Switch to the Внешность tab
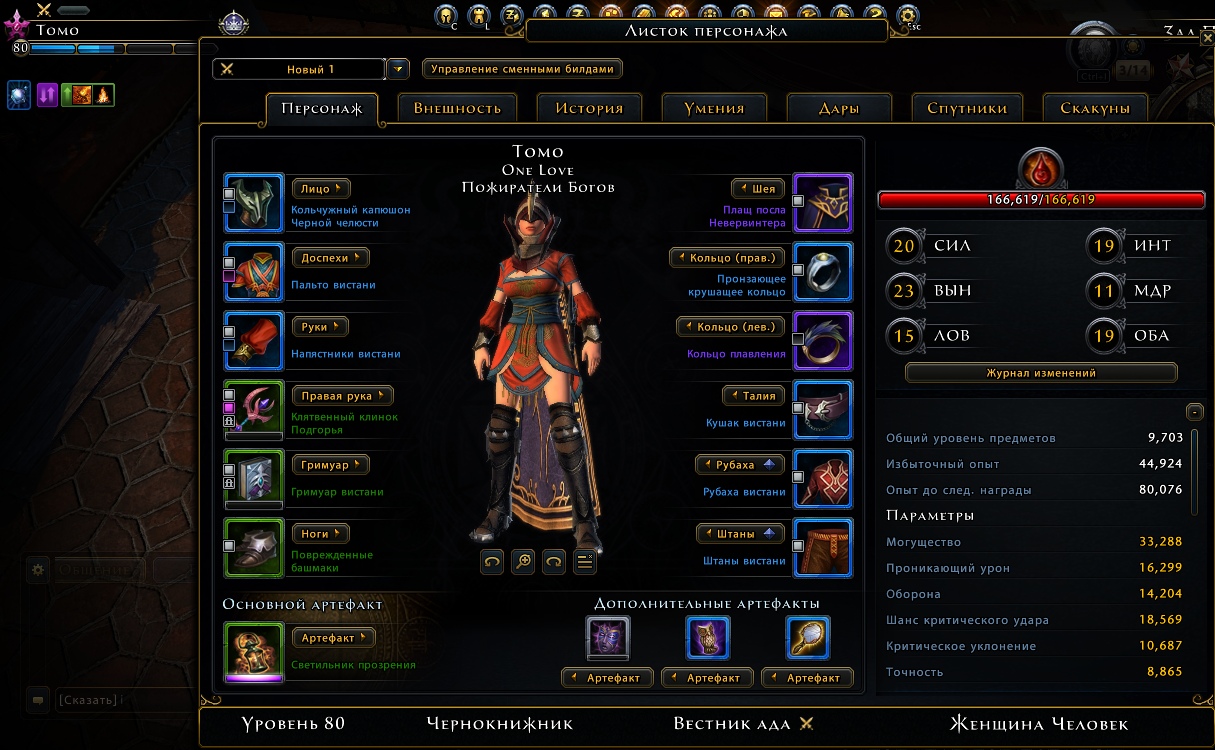 coord(457,108)
